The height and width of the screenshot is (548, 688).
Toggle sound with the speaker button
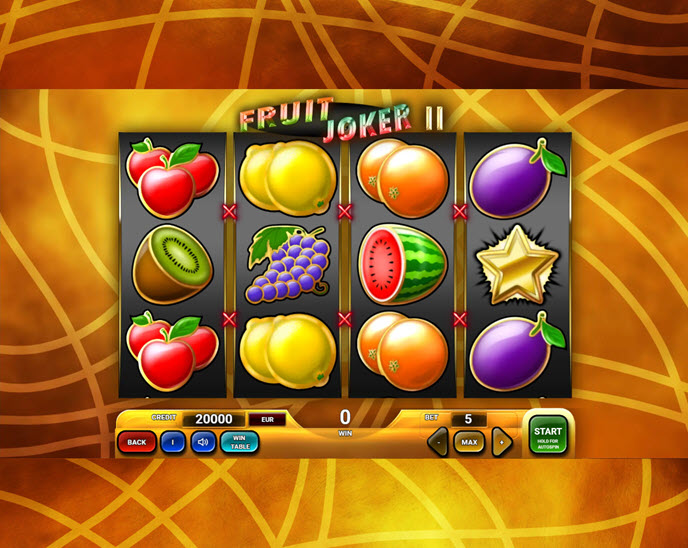pyautogui.click(x=203, y=441)
